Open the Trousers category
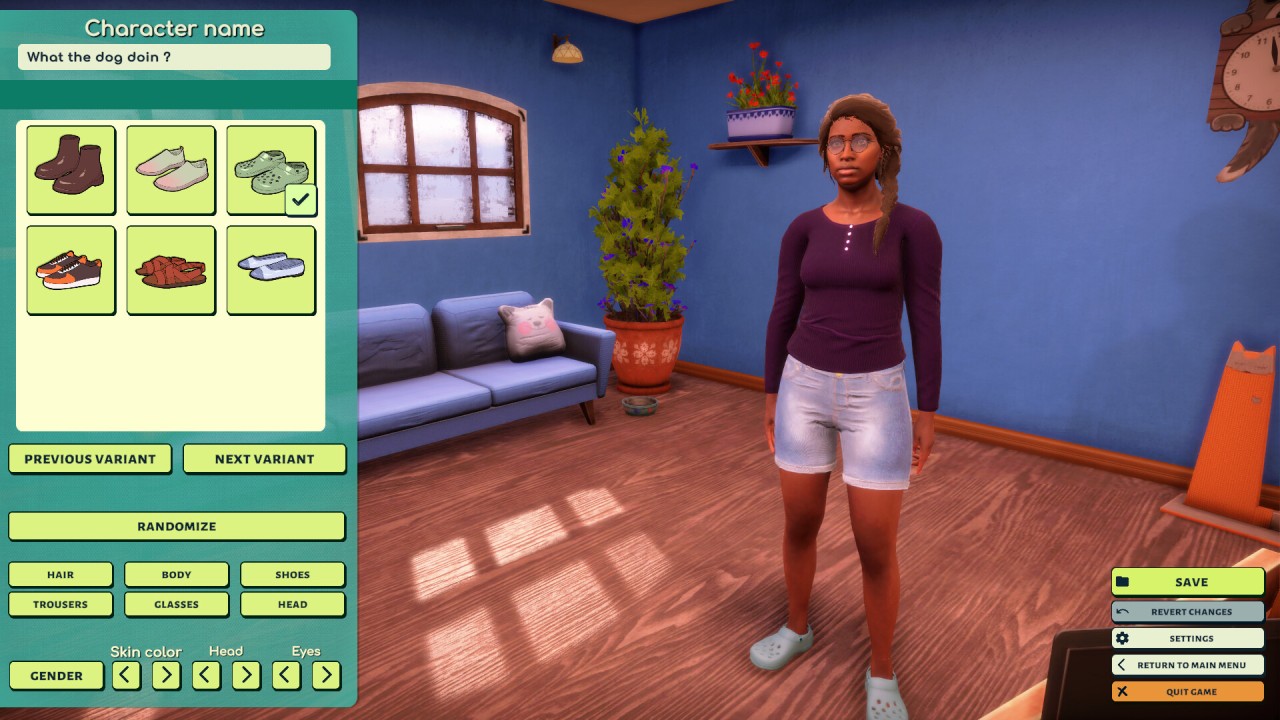 click(60, 604)
